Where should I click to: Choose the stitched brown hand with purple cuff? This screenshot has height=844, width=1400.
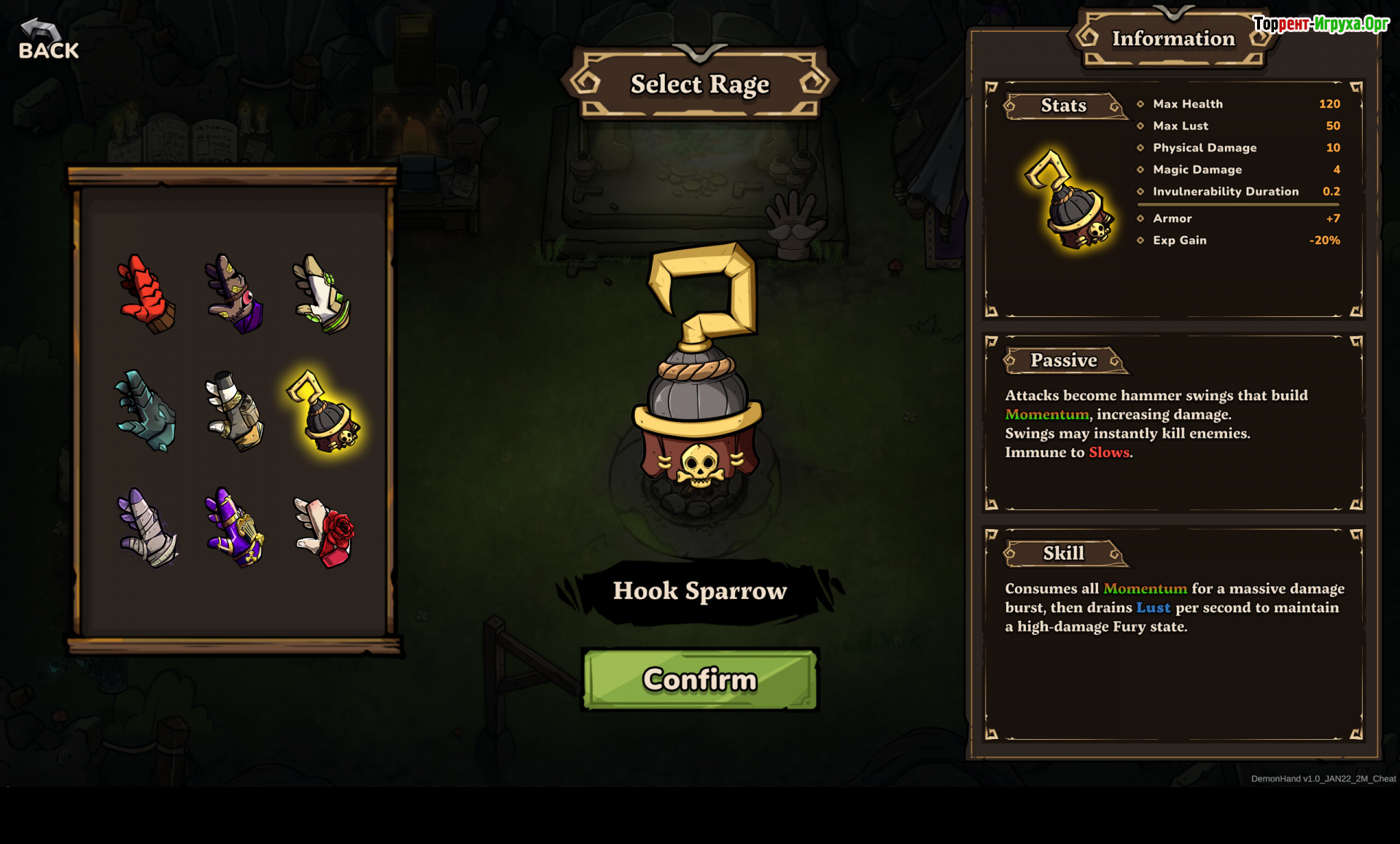click(x=234, y=294)
